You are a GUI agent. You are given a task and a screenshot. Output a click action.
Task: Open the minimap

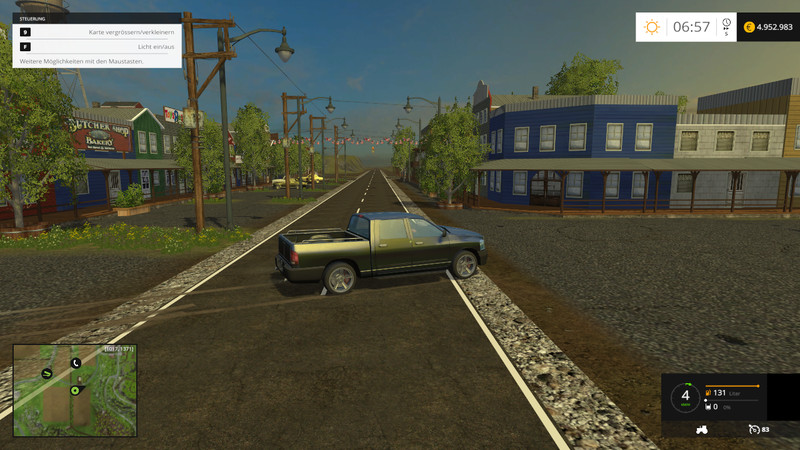point(75,390)
